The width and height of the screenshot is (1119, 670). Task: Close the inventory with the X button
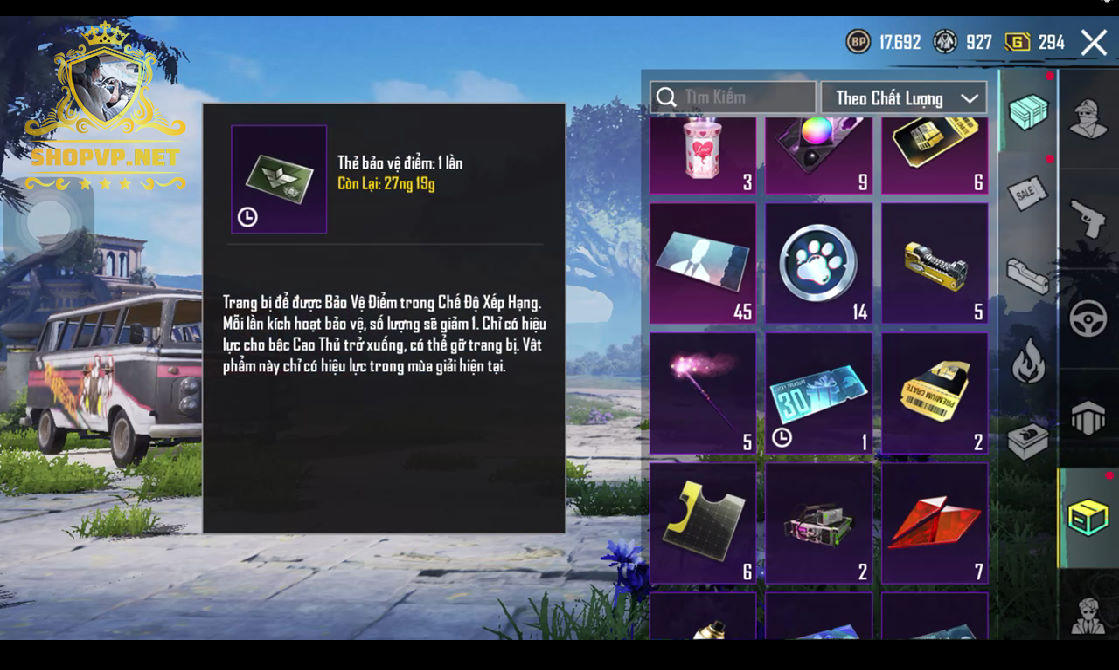click(x=1094, y=42)
